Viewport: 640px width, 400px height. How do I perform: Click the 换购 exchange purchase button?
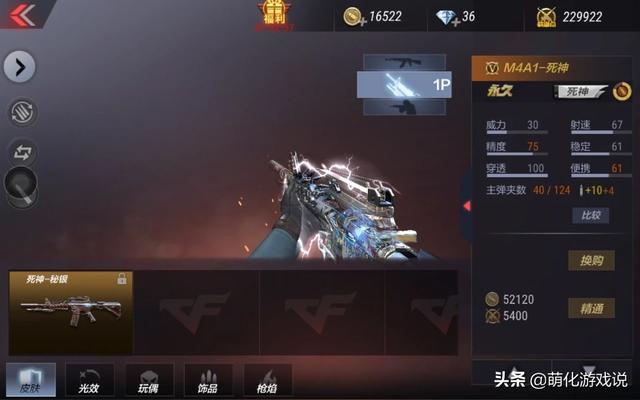pyautogui.click(x=591, y=260)
